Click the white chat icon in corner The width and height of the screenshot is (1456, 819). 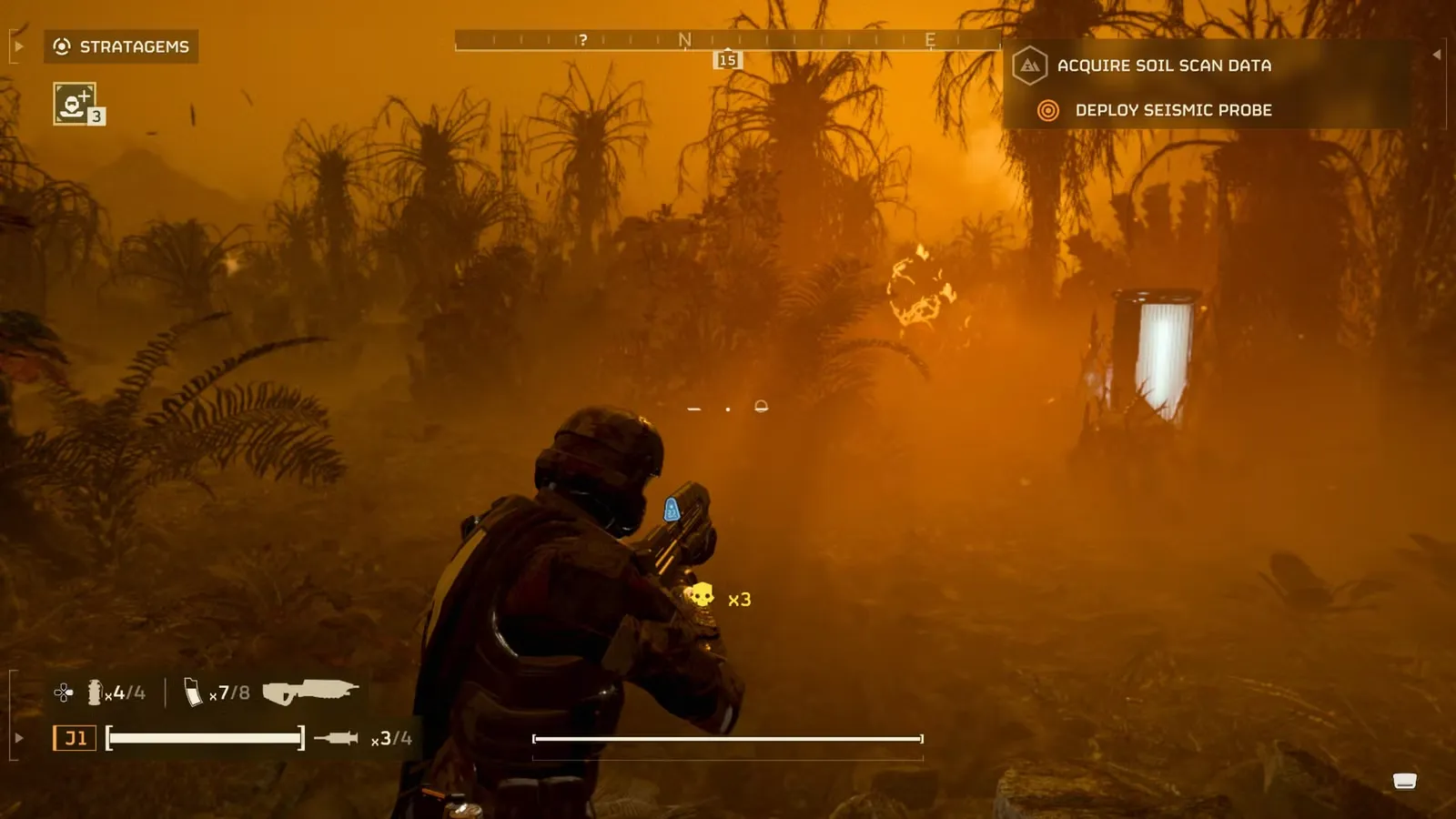point(1404,781)
